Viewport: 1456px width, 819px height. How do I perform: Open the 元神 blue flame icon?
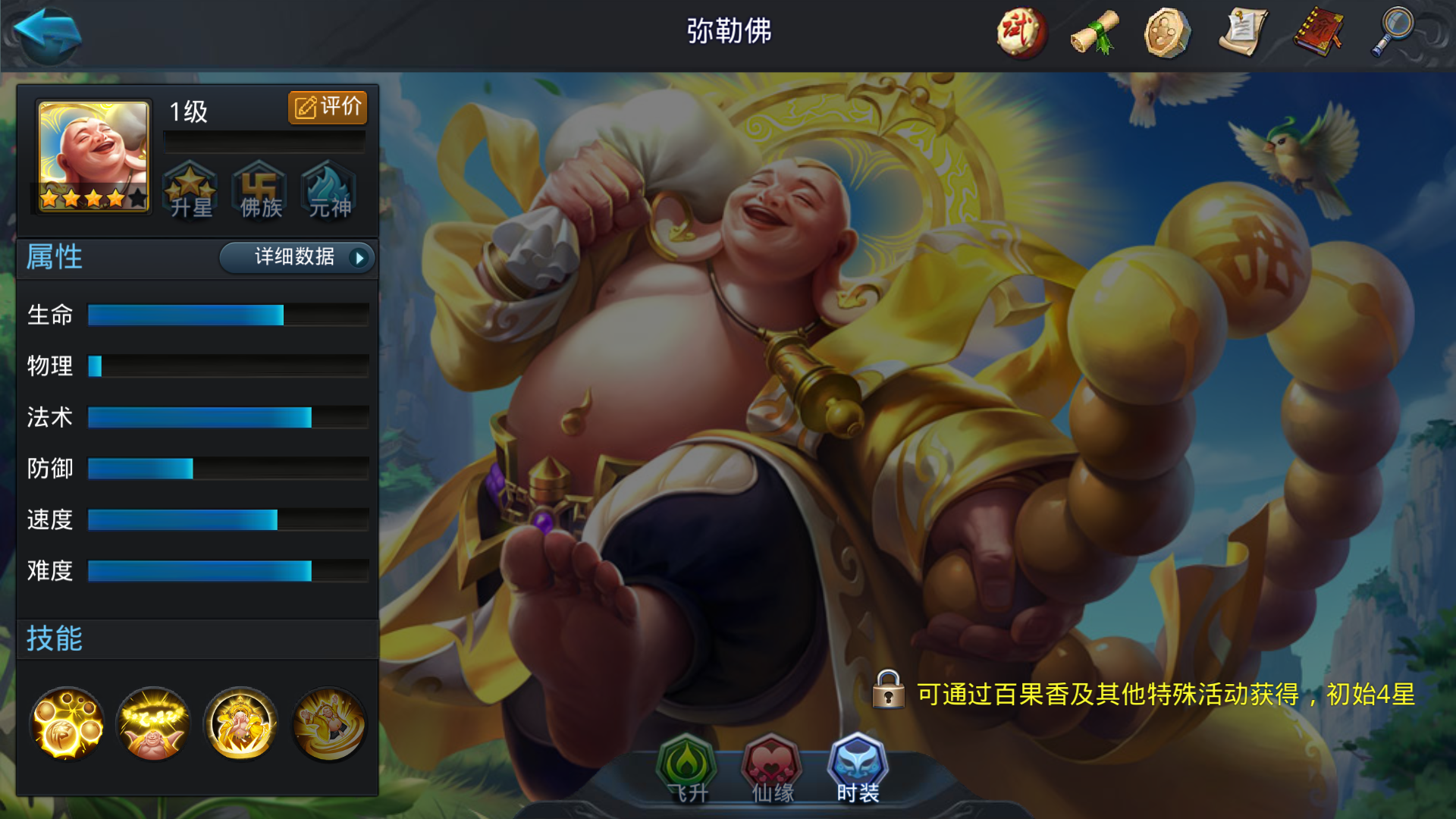coord(328,191)
